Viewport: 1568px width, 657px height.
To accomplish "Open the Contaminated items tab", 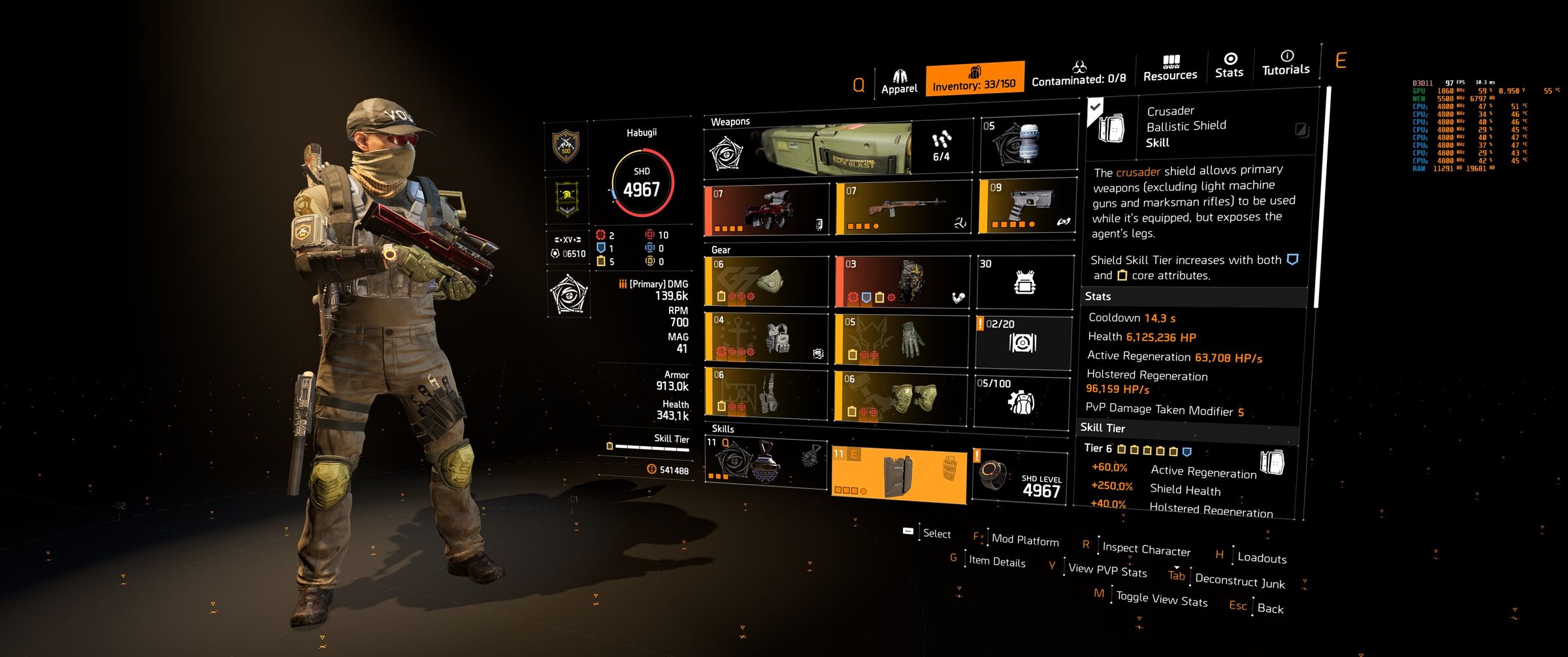I will pyautogui.click(x=1079, y=73).
